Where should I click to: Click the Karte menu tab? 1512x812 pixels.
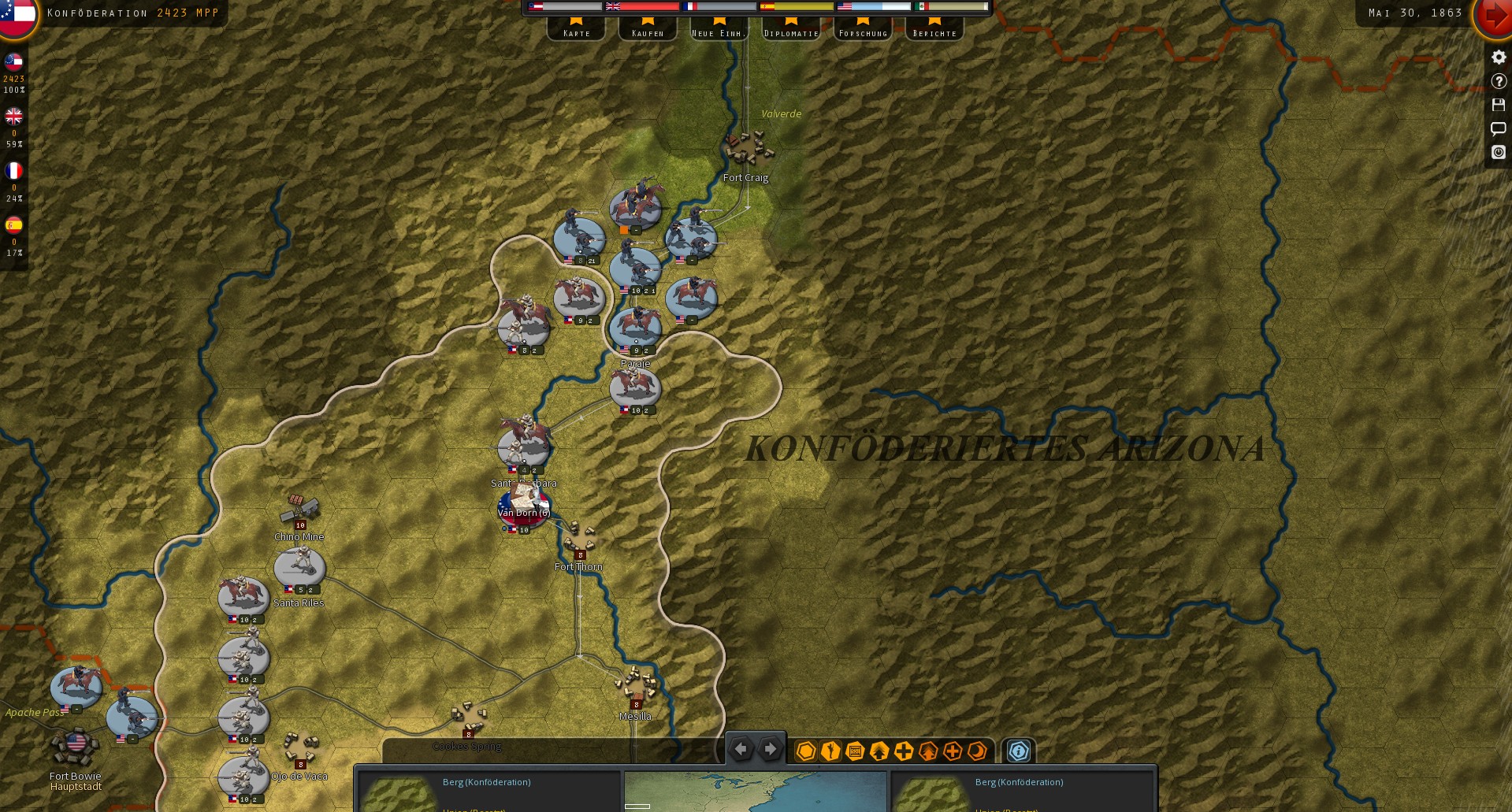[x=576, y=32]
